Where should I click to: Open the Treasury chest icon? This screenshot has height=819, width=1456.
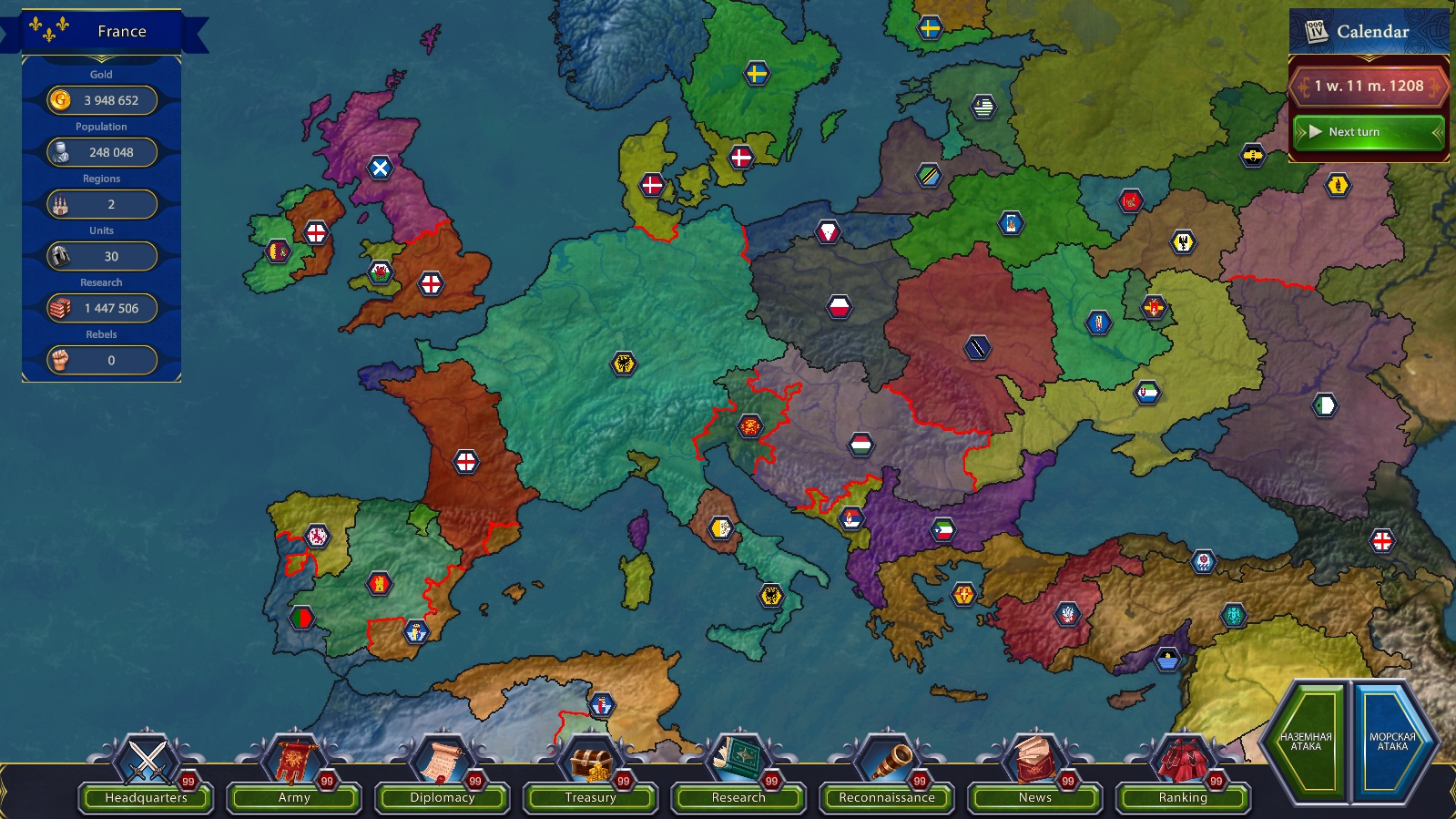[590, 763]
